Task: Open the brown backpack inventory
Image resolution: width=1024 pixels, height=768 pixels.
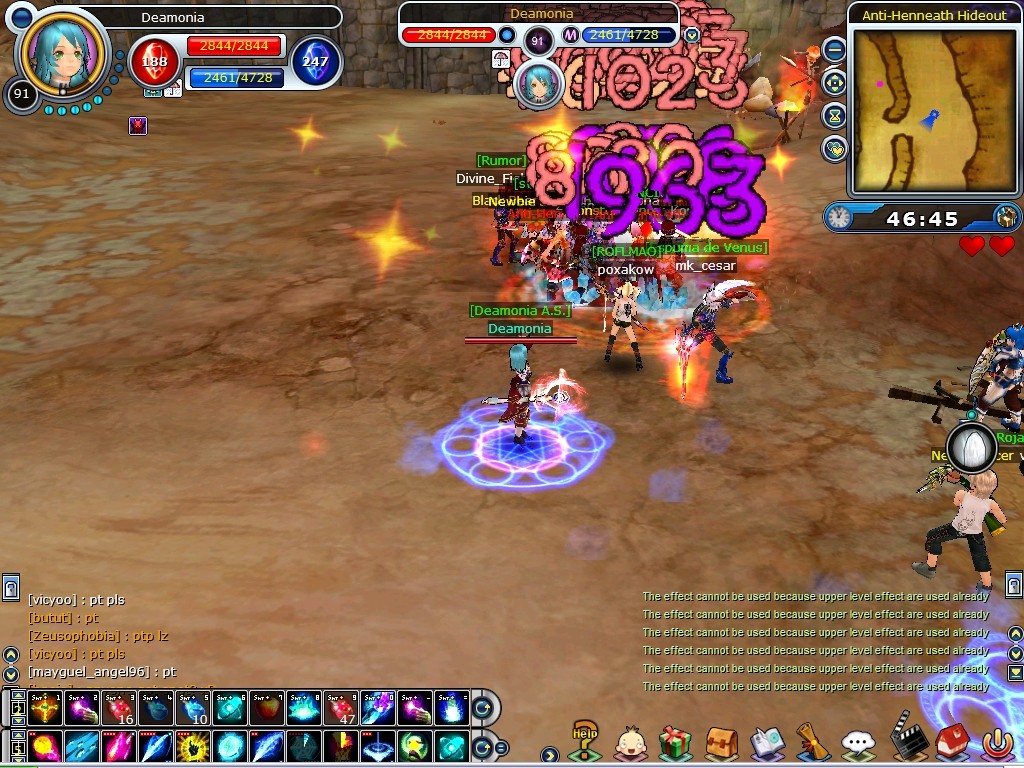Action: [x=721, y=743]
